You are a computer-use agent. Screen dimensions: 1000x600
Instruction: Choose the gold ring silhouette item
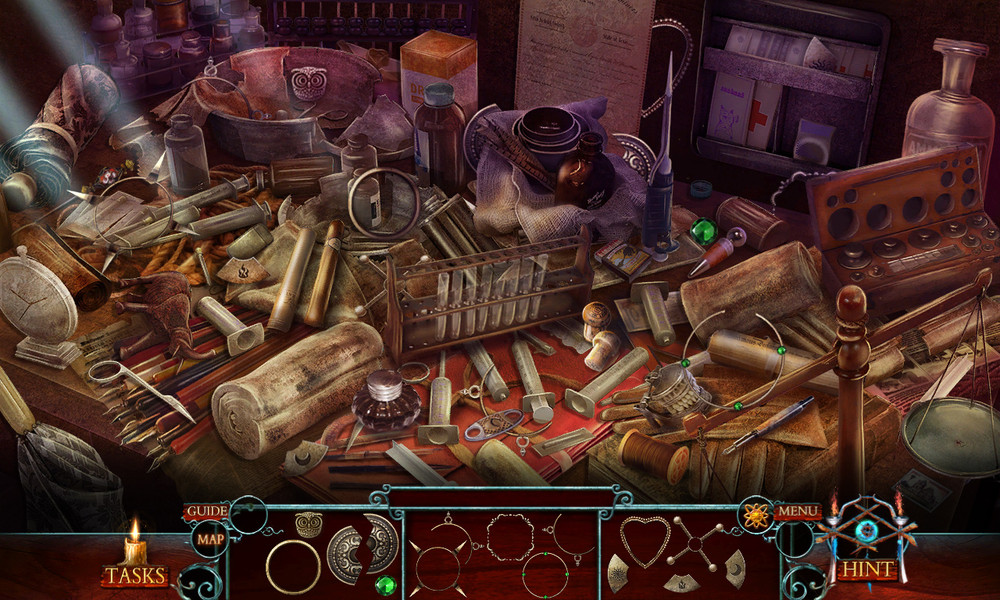293,566
